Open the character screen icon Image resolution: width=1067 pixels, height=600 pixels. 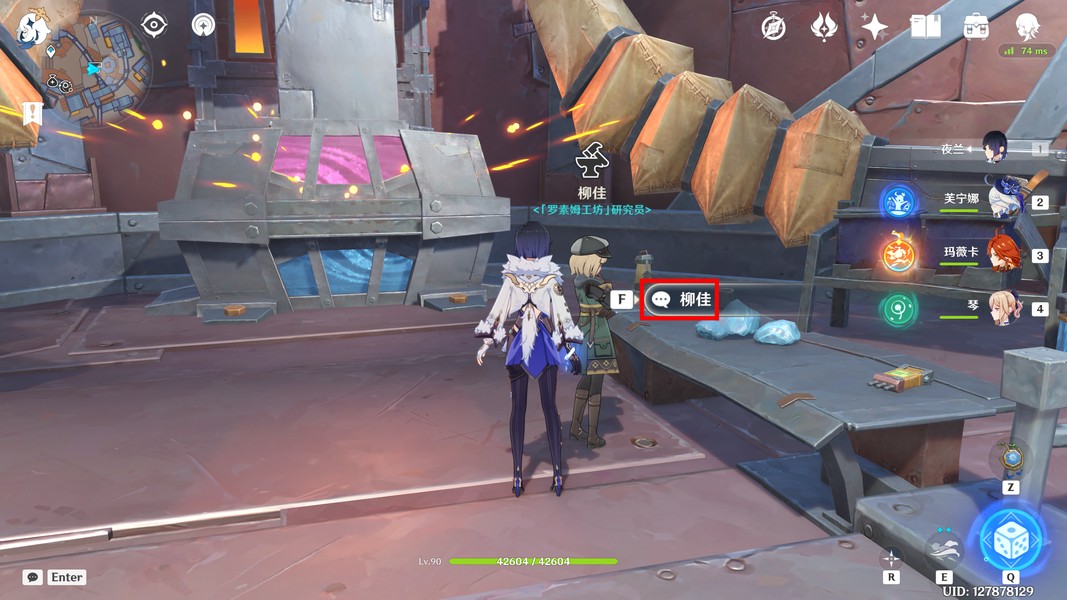pos(1027,27)
